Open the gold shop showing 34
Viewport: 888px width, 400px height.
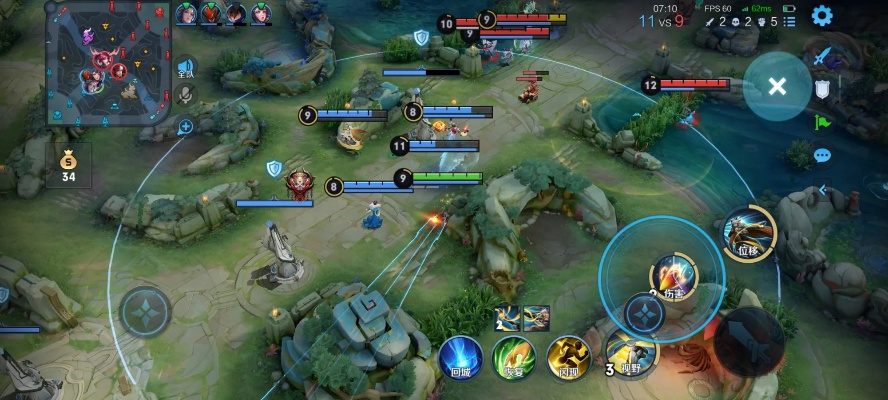pyautogui.click(x=68, y=165)
